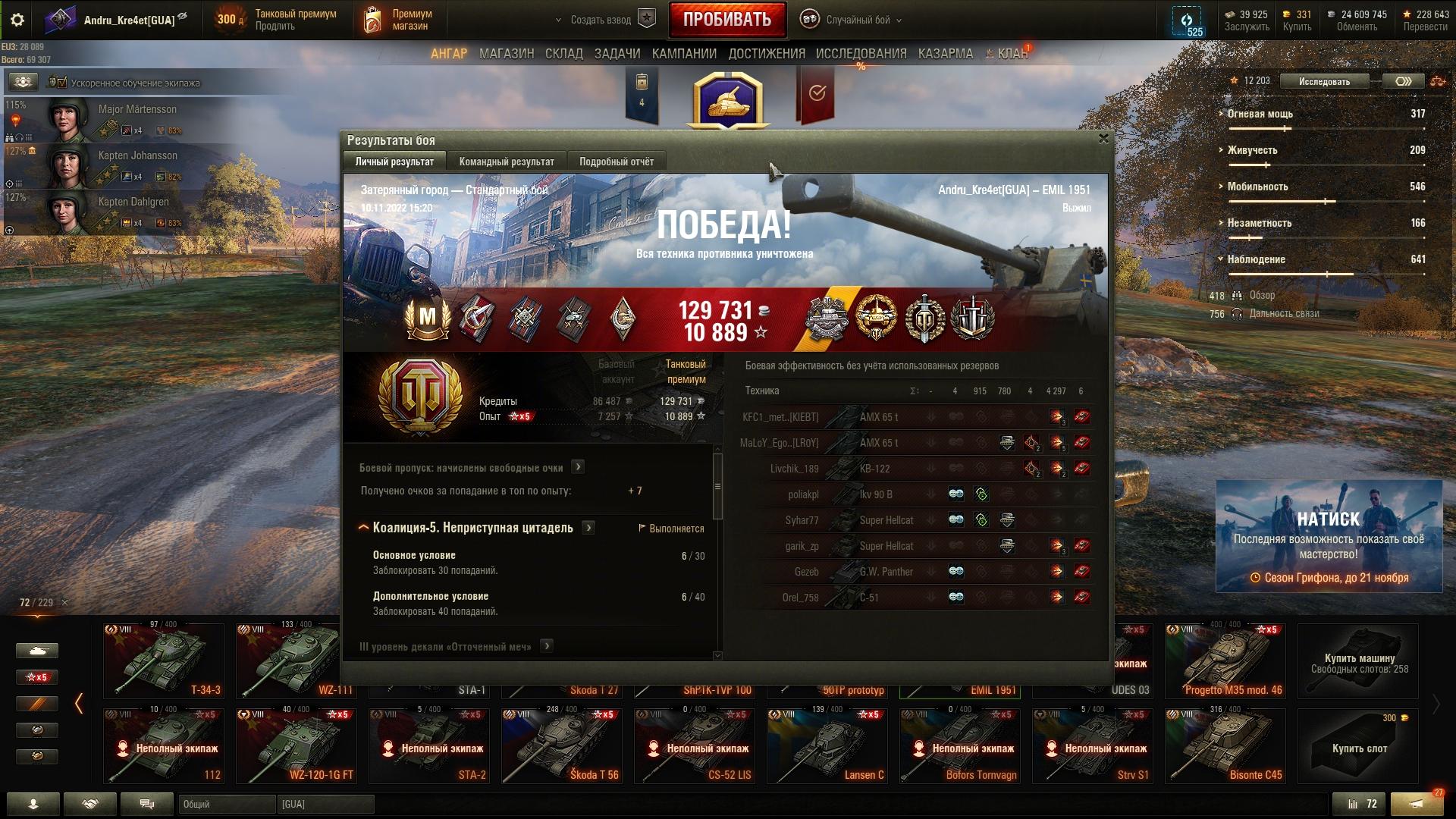Select the Progetto M35 mod. 46 tank
The width and height of the screenshot is (1456, 819).
(1225, 661)
